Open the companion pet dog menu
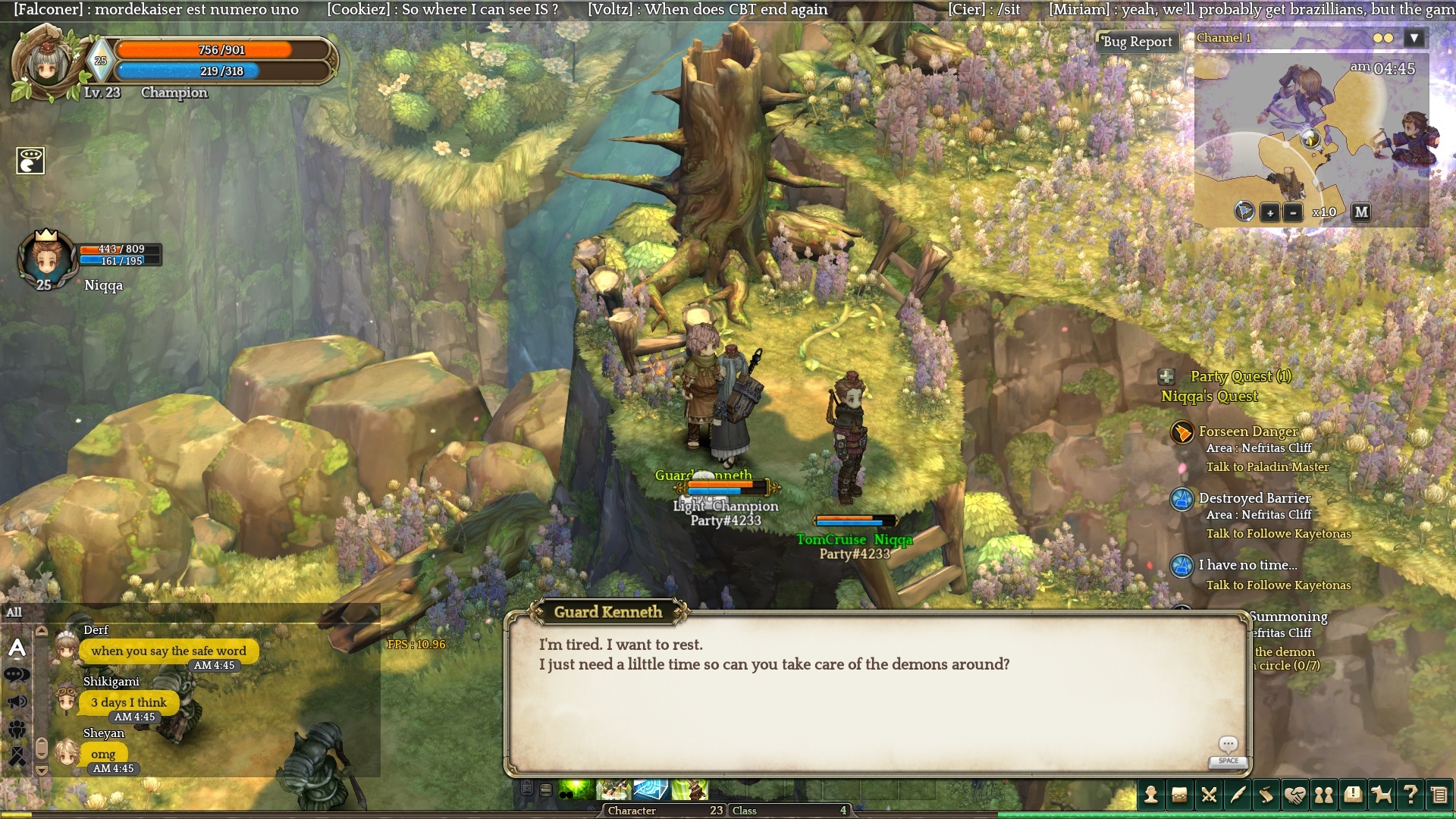The image size is (1456, 819). point(1382,795)
